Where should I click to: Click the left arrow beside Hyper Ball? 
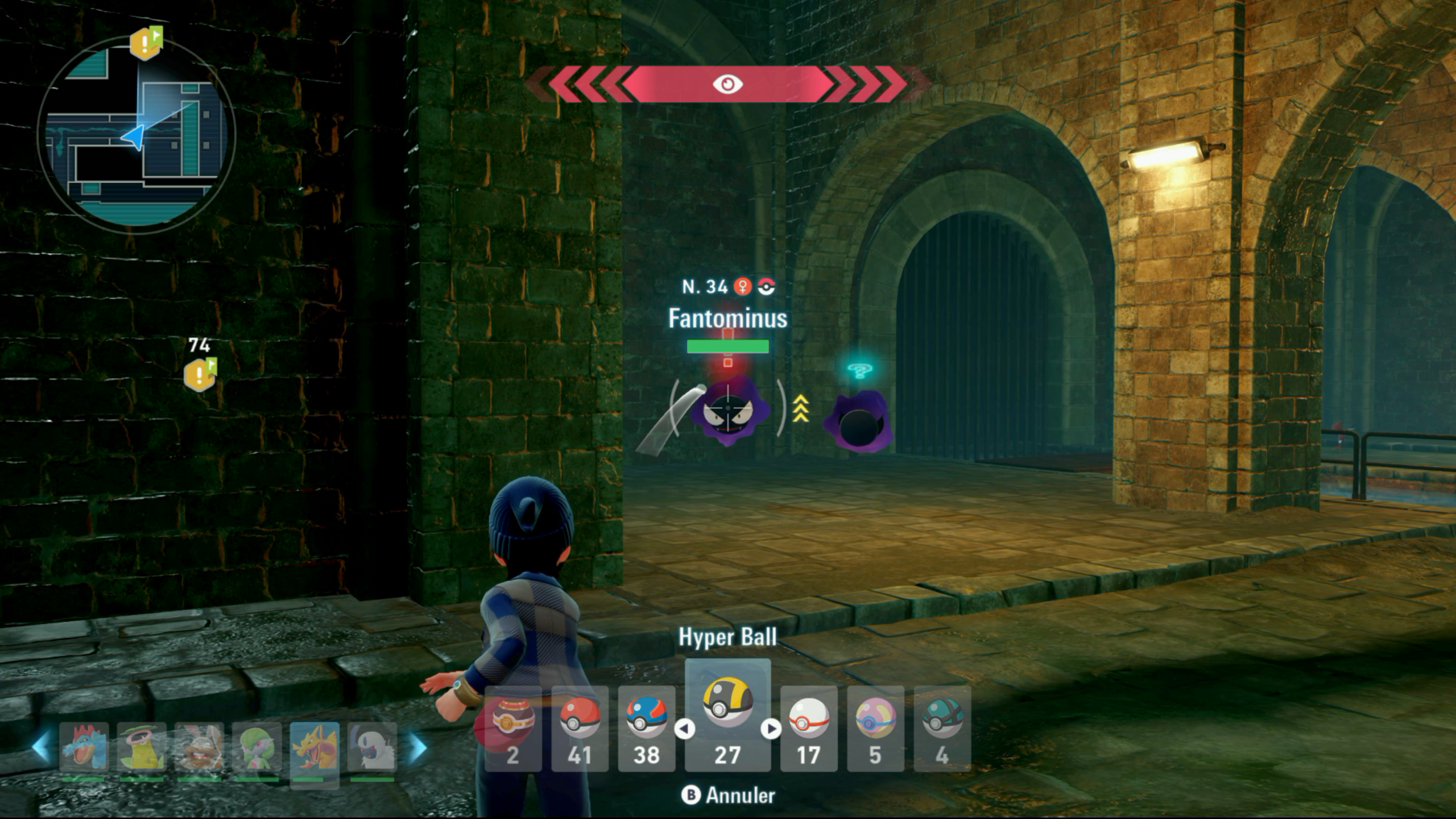pyautogui.click(x=685, y=729)
